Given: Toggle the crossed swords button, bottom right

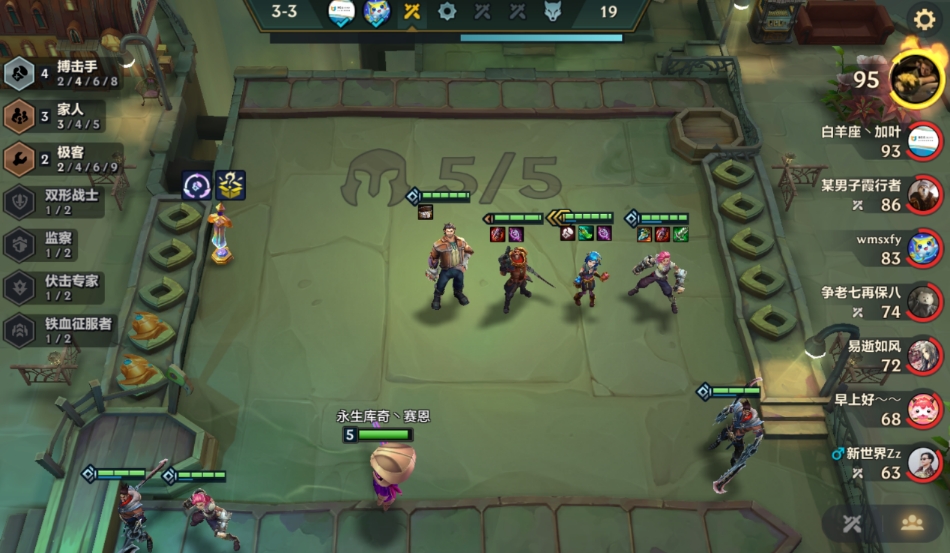Looking at the screenshot, I should [852, 523].
